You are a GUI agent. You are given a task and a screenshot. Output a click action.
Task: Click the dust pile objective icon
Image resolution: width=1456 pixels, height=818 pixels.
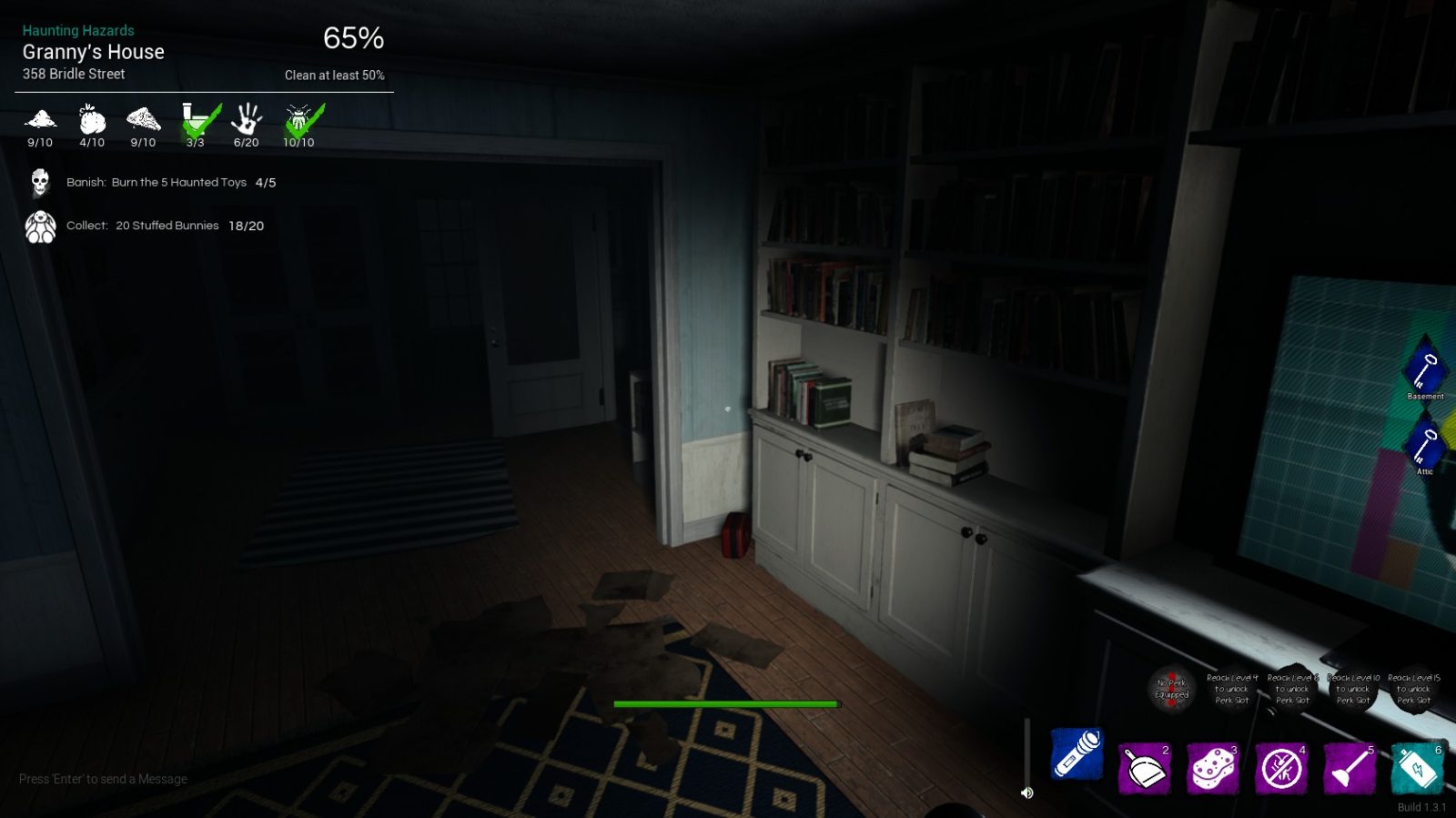point(40,119)
